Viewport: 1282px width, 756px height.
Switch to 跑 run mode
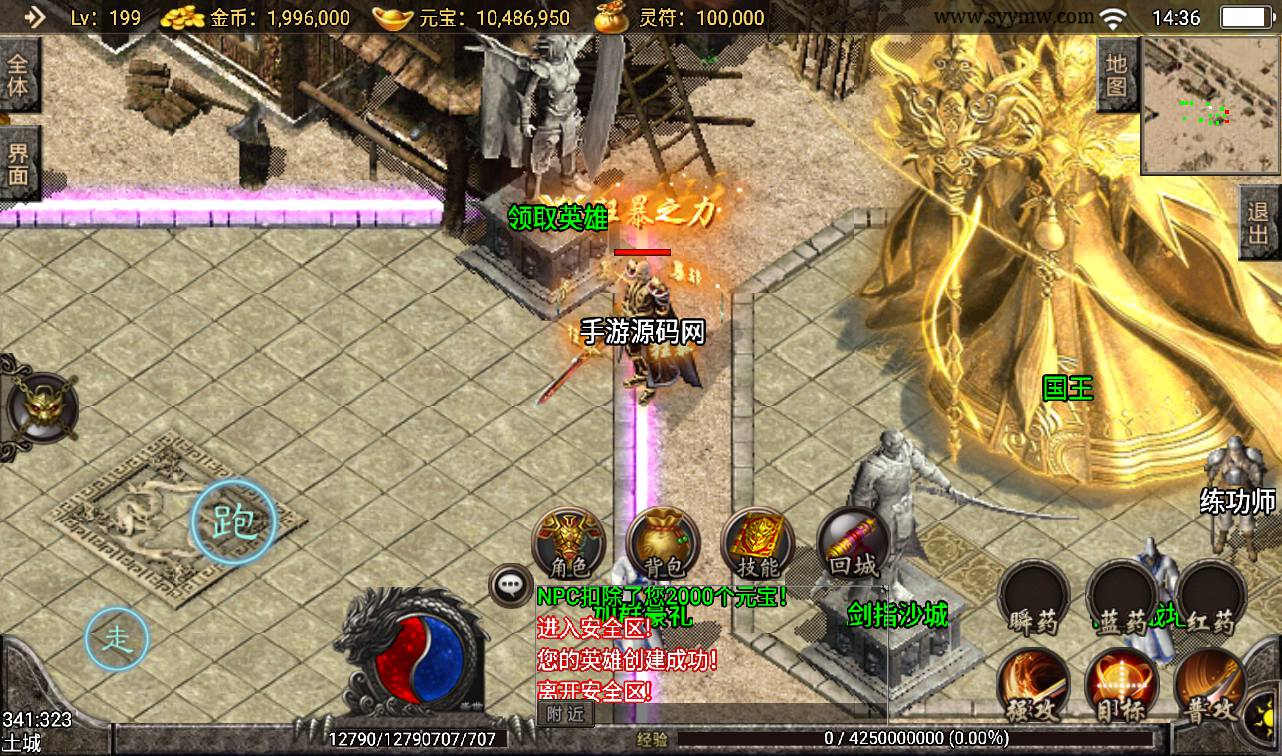pos(233,521)
